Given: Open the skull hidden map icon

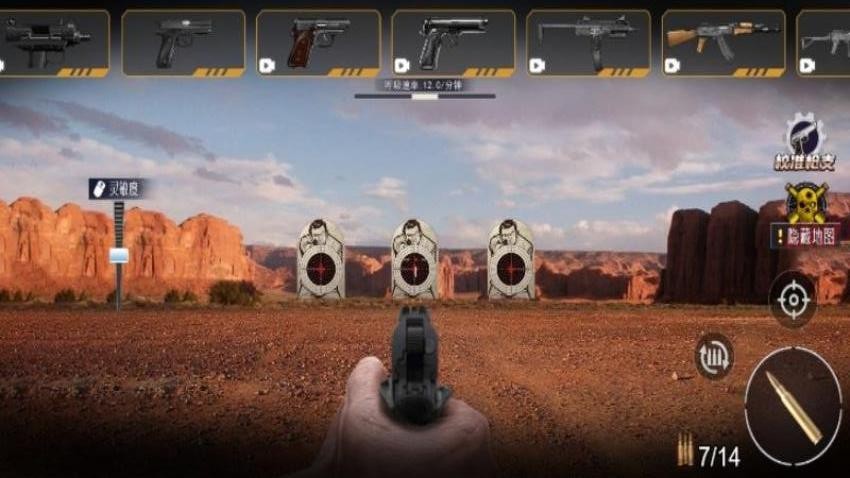Looking at the screenshot, I should point(805,203).
